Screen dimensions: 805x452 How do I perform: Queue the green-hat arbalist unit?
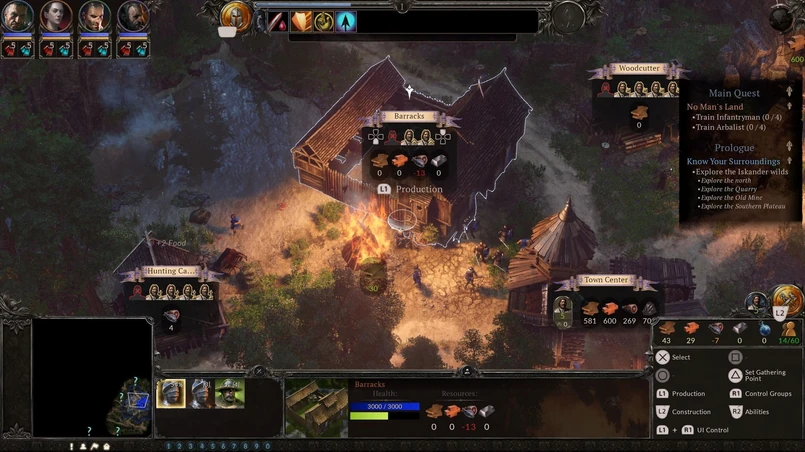click(229, 394)
